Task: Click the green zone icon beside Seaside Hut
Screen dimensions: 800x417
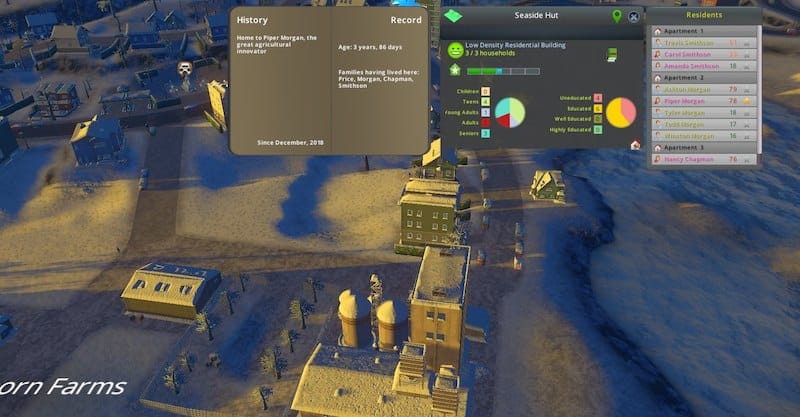Action: tap(456, 17)
